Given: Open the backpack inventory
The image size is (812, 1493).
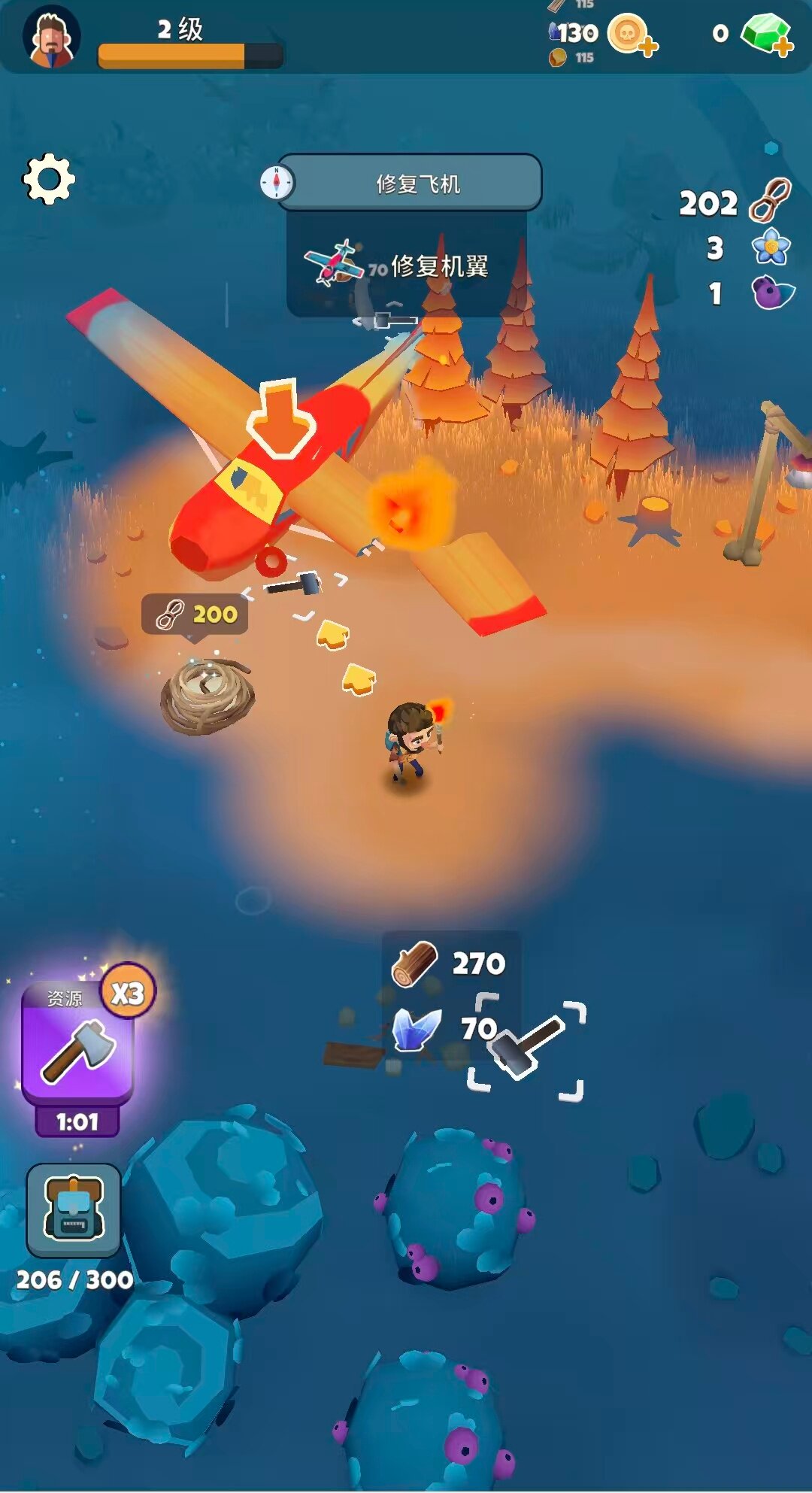Looking at the screenshot, I should click(x=74, y=1210).
